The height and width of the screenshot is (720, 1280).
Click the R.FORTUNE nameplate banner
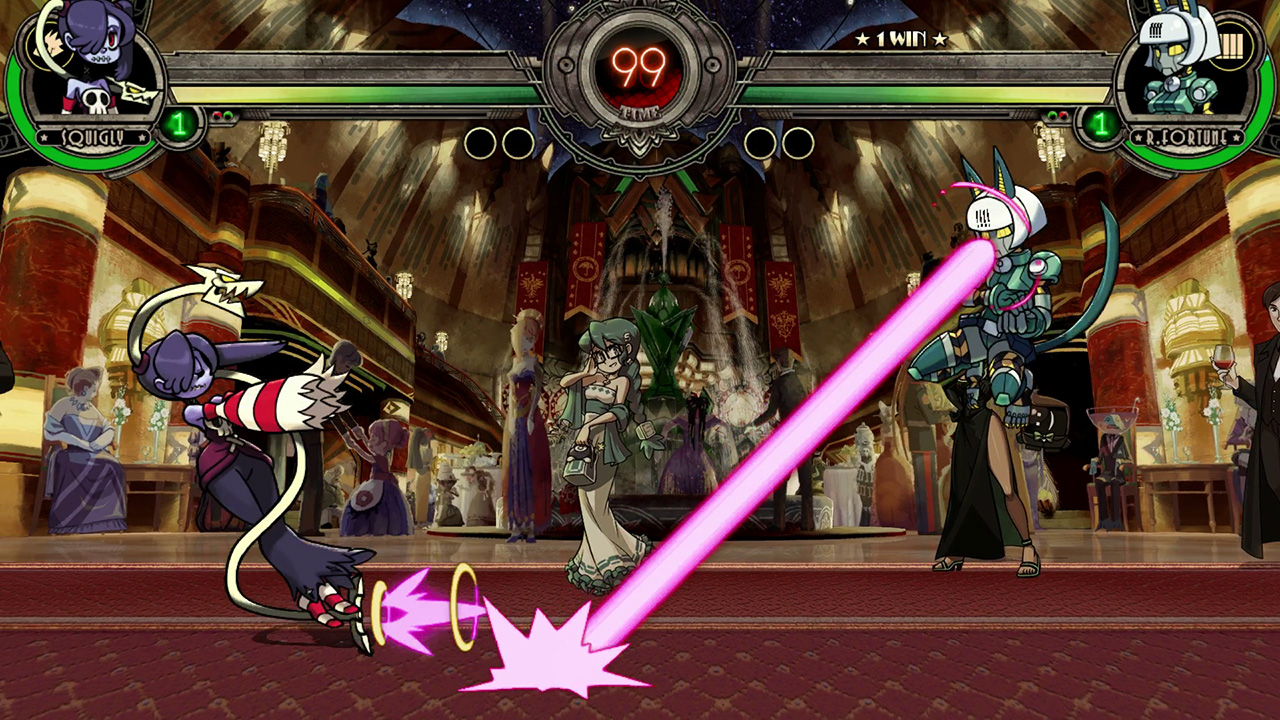[x=1189, y=136]
